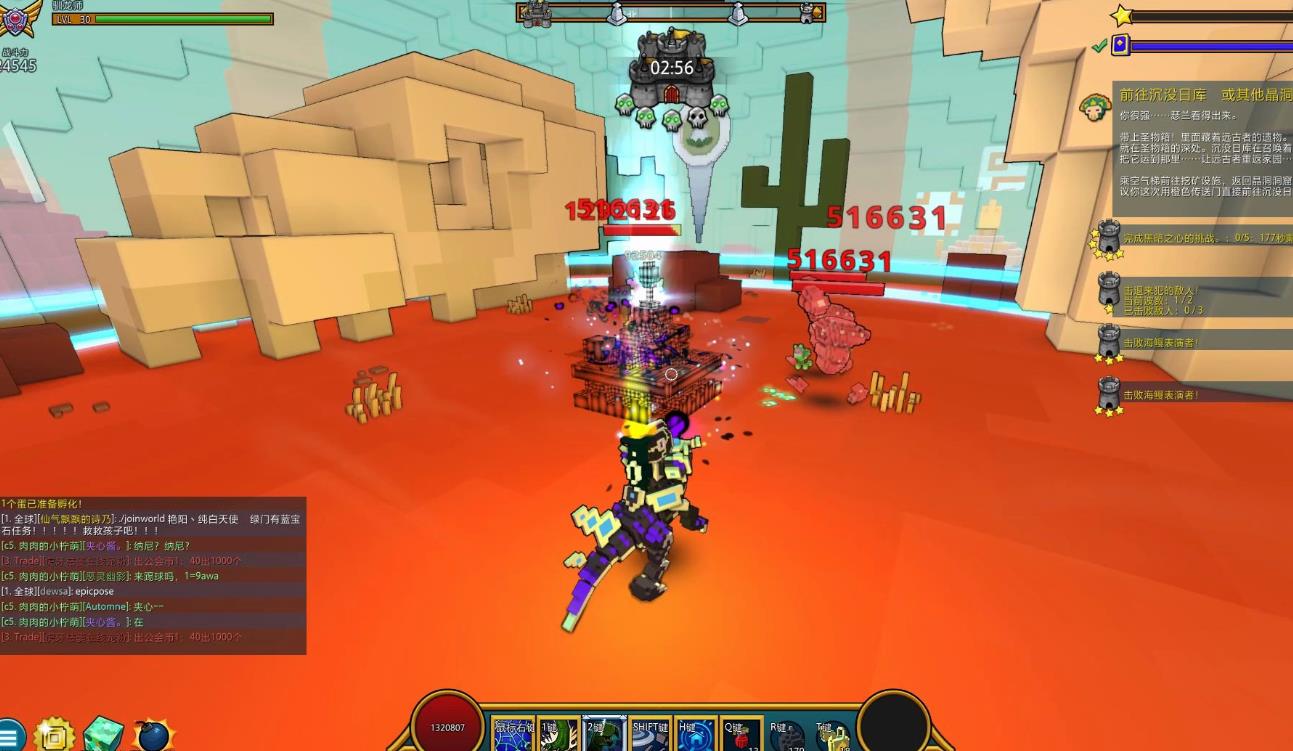Click the gold star progress icon

(x=1121, y=16)
